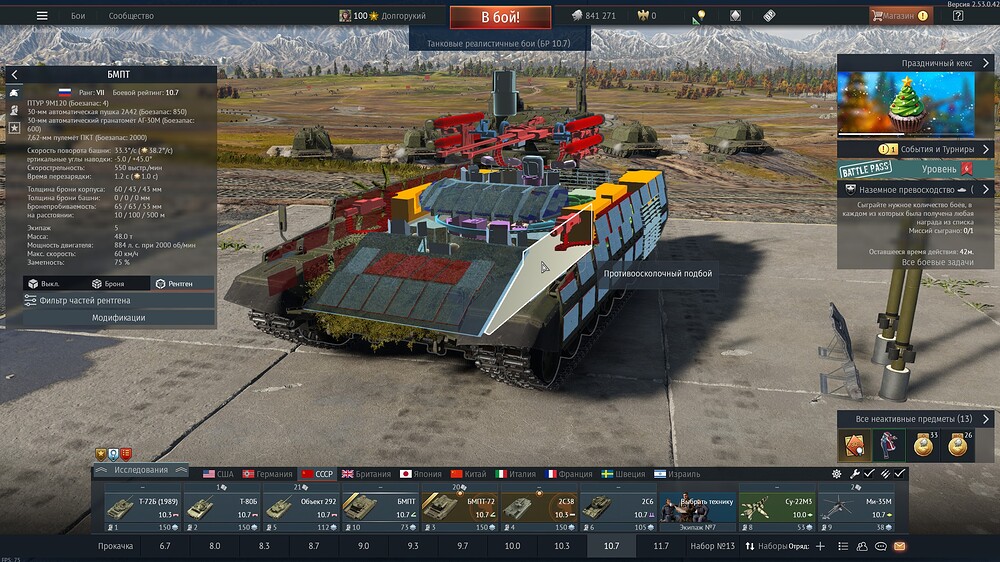The height and width of the screenshot is (562, 1000).
Task: Switch to the США nation tab
Action: [x=217, y=474]
